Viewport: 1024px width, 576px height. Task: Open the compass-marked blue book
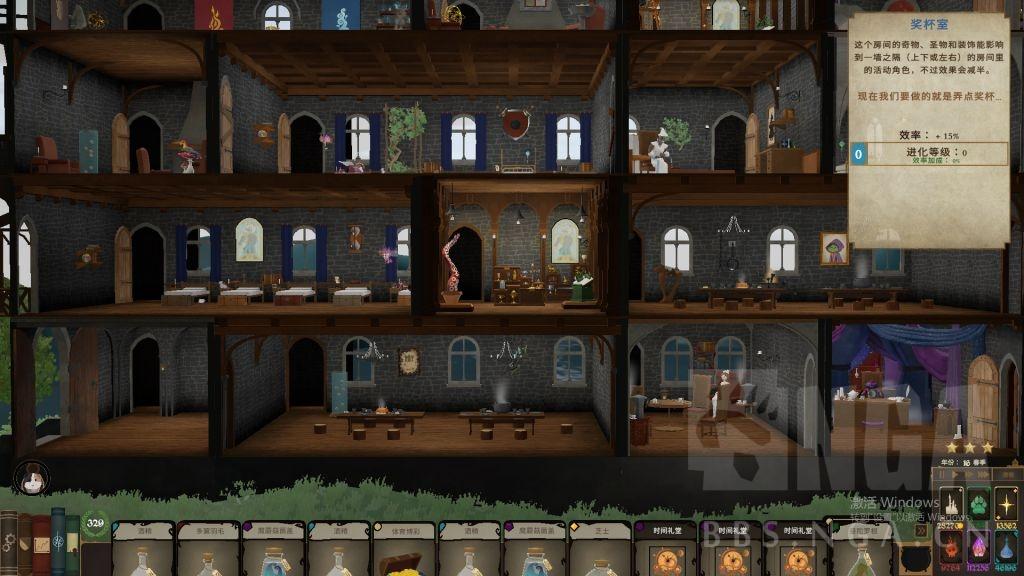tap(58, 540)
